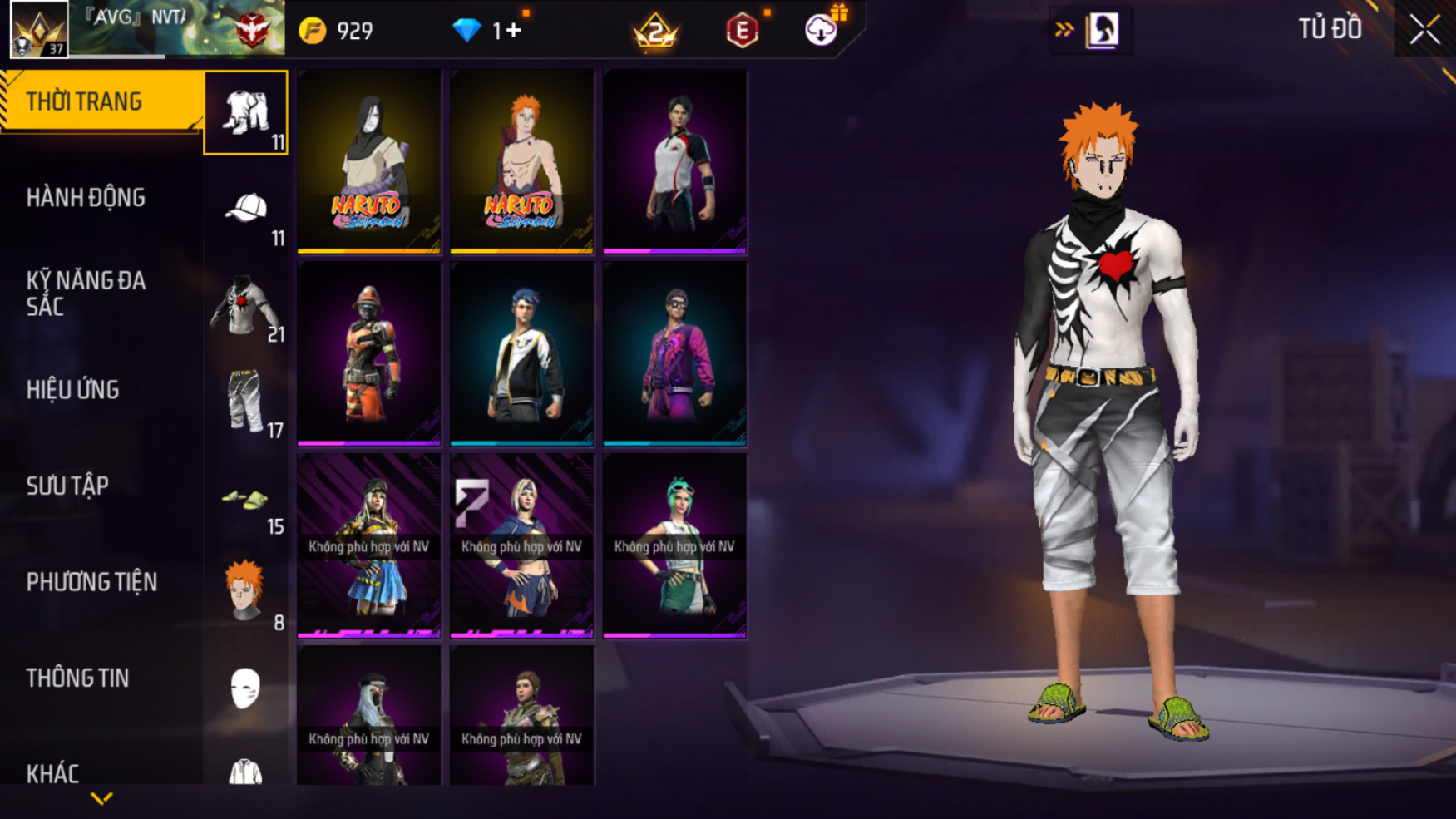Image resolution: width=1456 pixels, height=819 pixels.
Task: Click the cloud download icon
Action: click(821, 31)
